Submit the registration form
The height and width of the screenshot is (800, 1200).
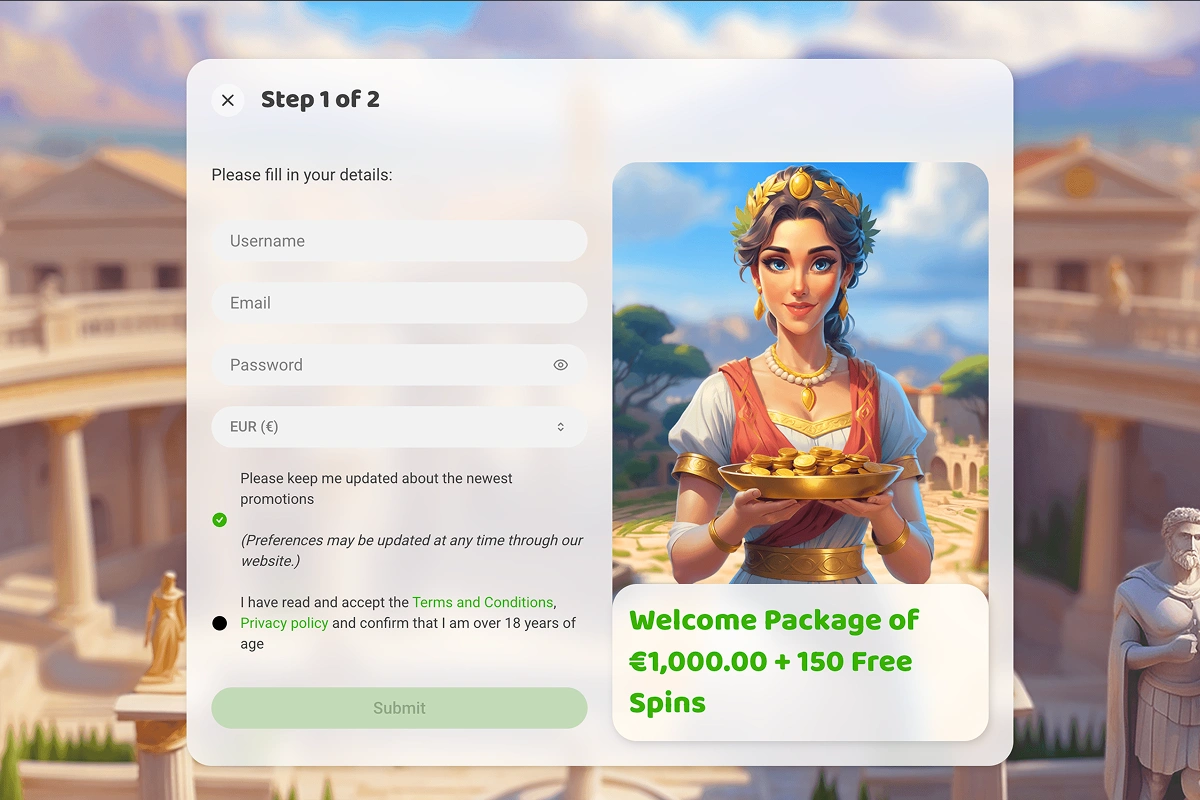point(399,708)
